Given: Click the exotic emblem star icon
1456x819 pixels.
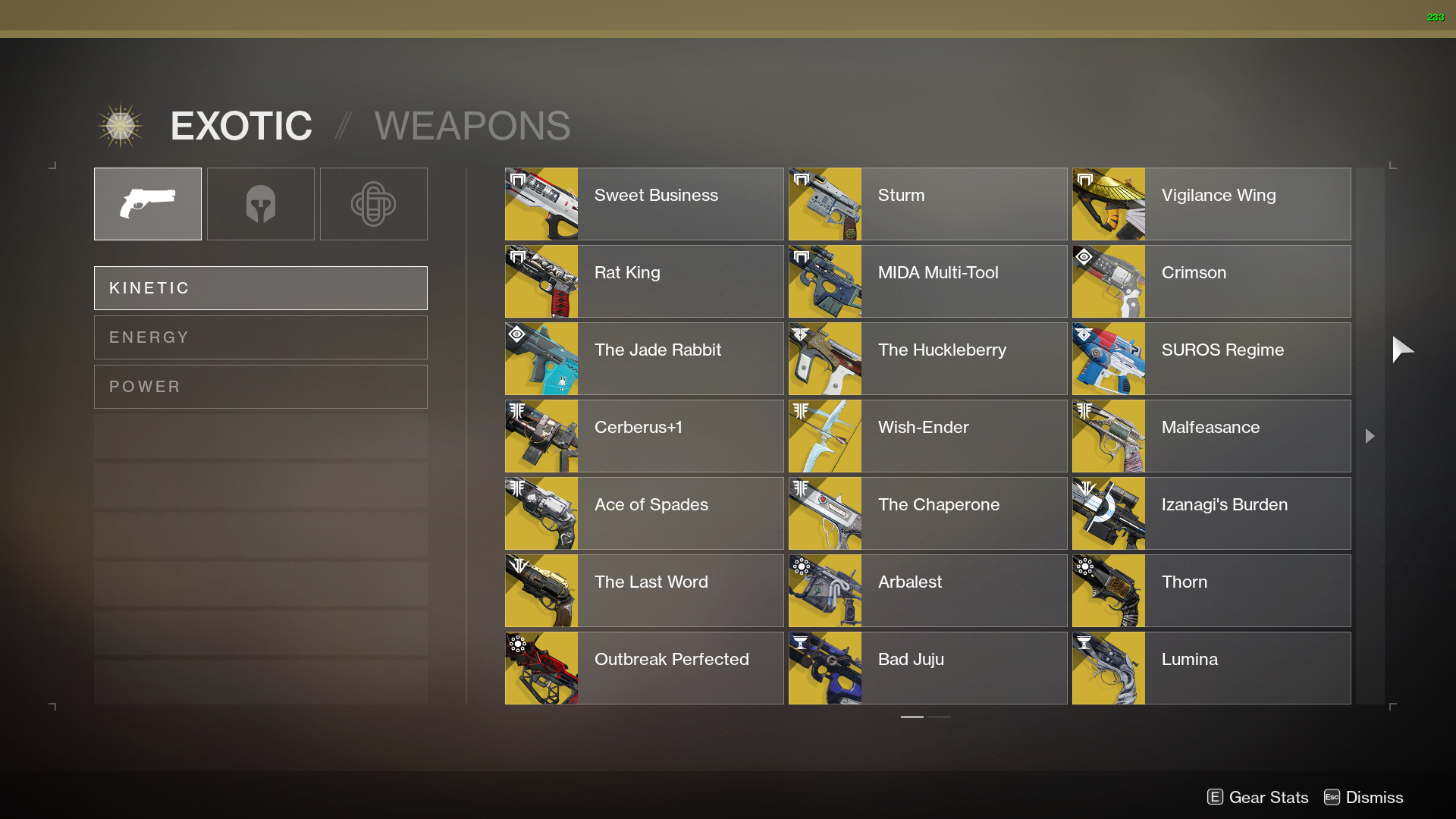Looking at the screenshot, I should pos(121,124).
